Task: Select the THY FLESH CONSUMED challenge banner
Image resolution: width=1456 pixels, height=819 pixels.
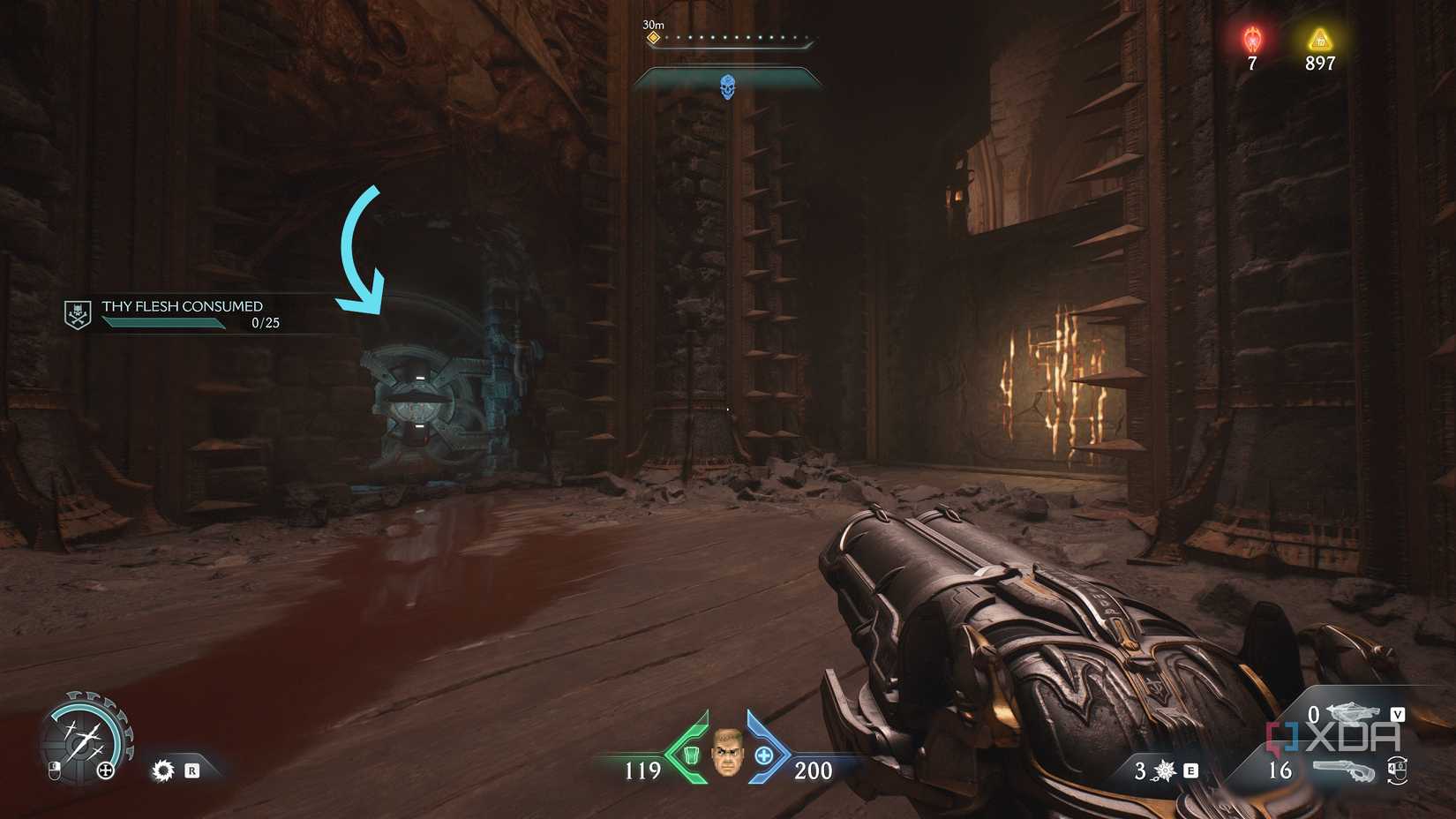Action: point(181,306)
